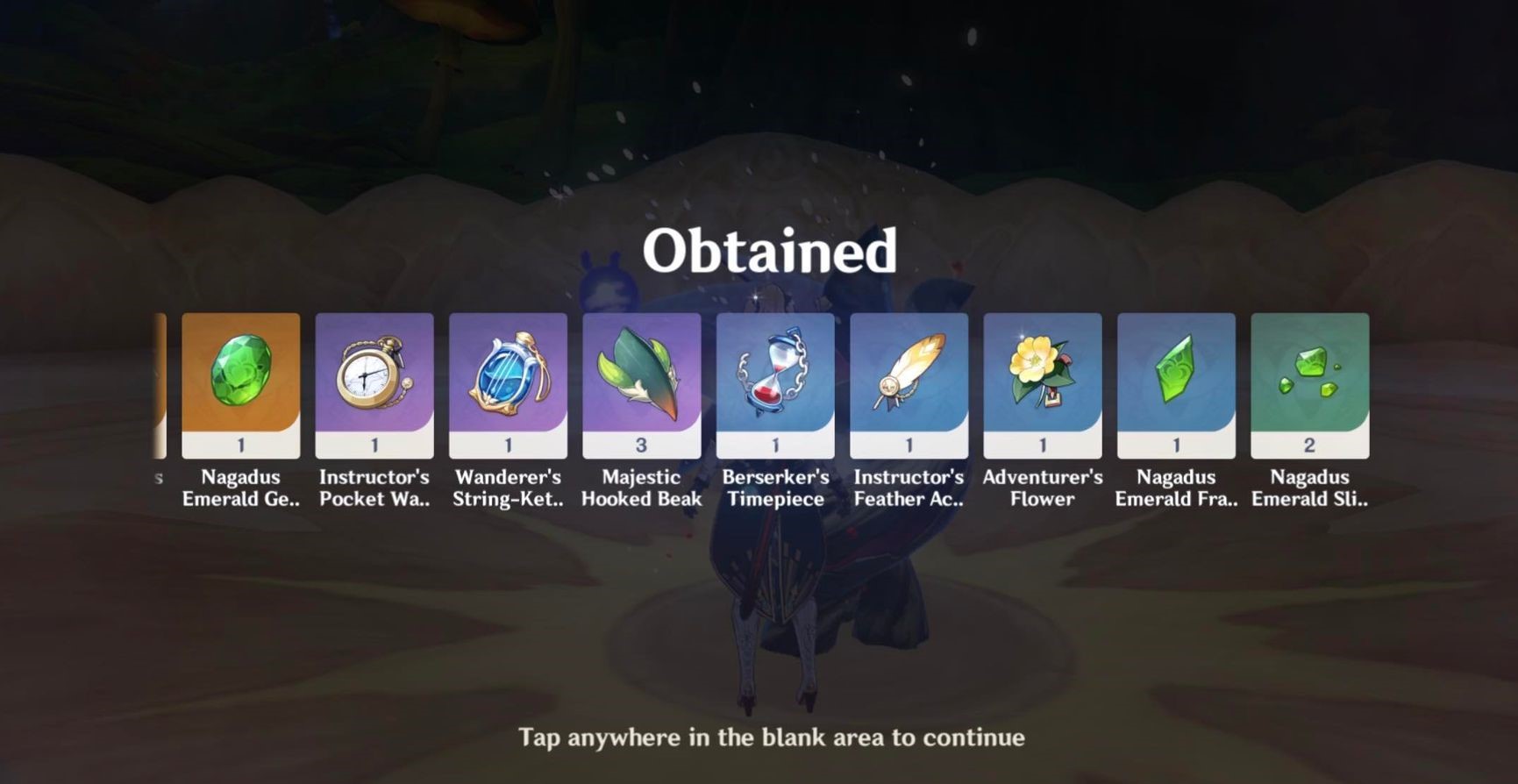Screen dimensions: 1518x784
Task: Click the Nagadus Emerald Gemstone name label
Action: (x=241, y=488)
